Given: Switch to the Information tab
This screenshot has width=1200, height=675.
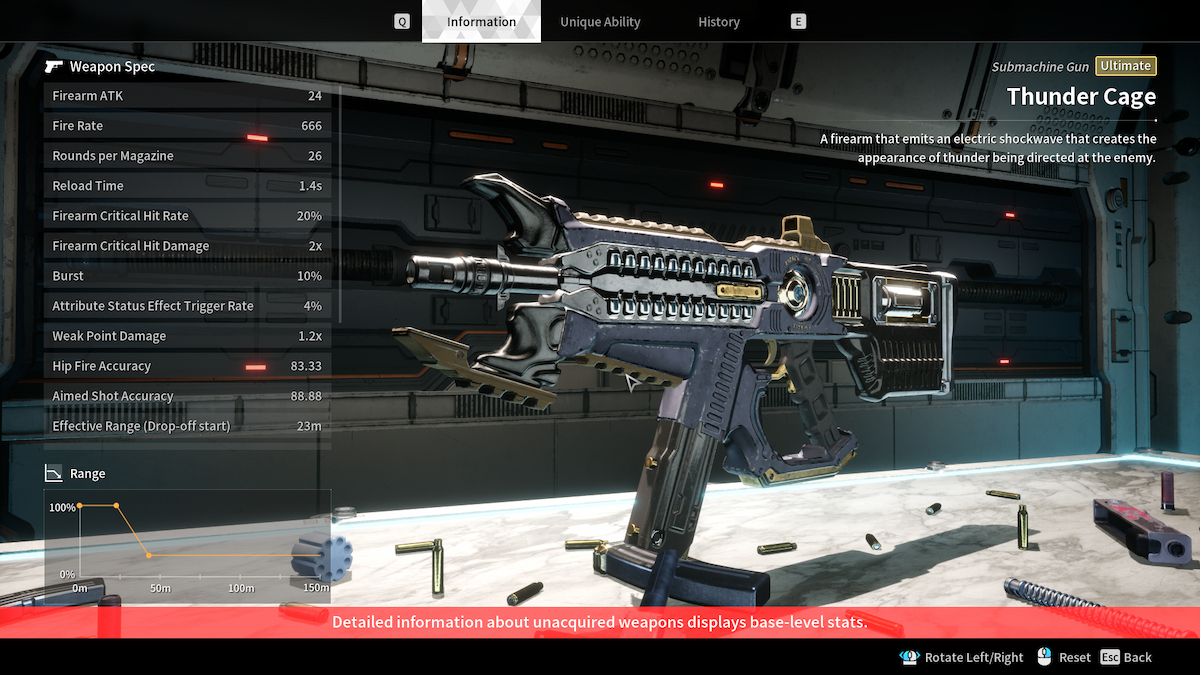Looking at the screenshot, I should tap(481, 21).
